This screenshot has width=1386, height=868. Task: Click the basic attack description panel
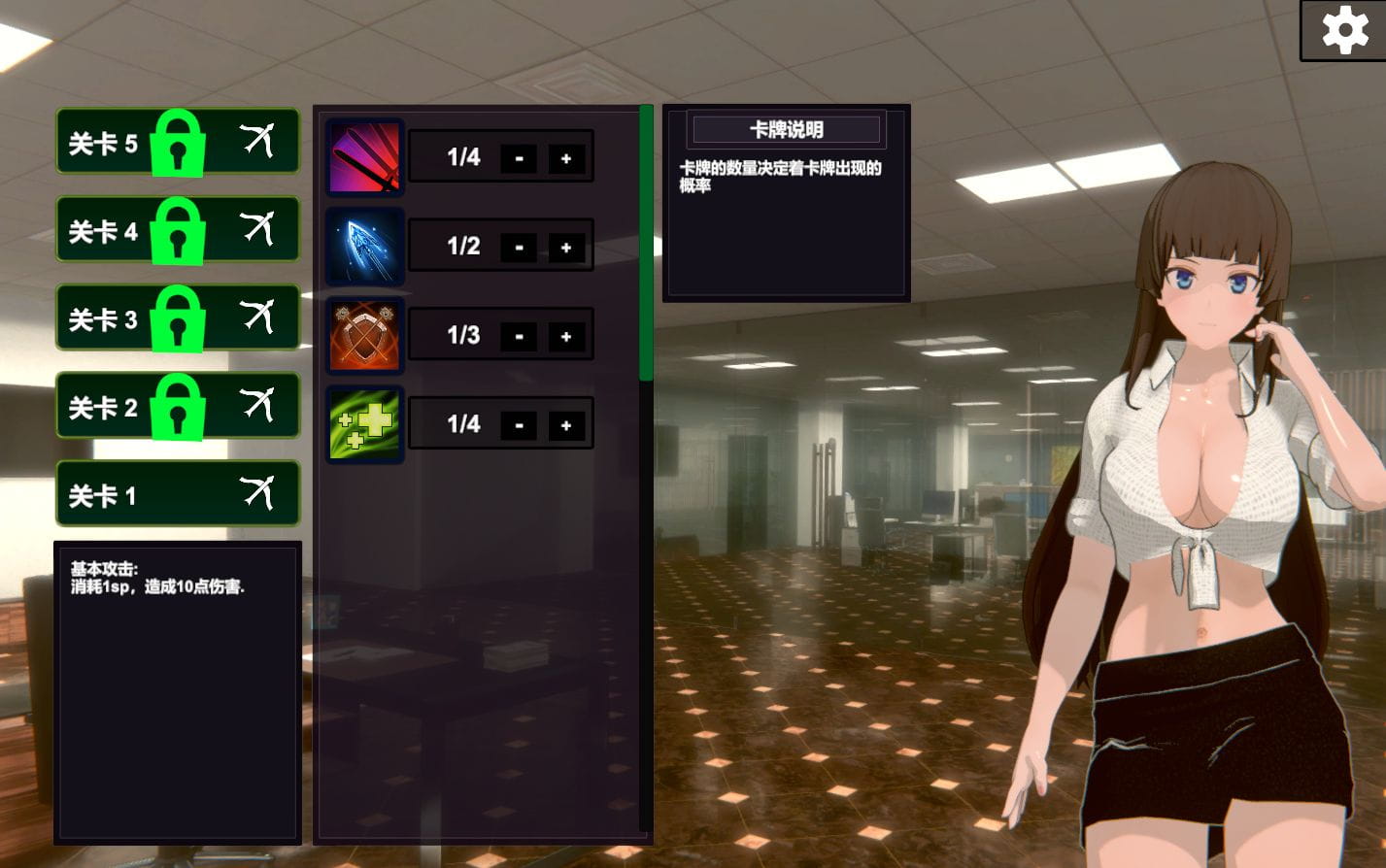click(x=178, y=694)
